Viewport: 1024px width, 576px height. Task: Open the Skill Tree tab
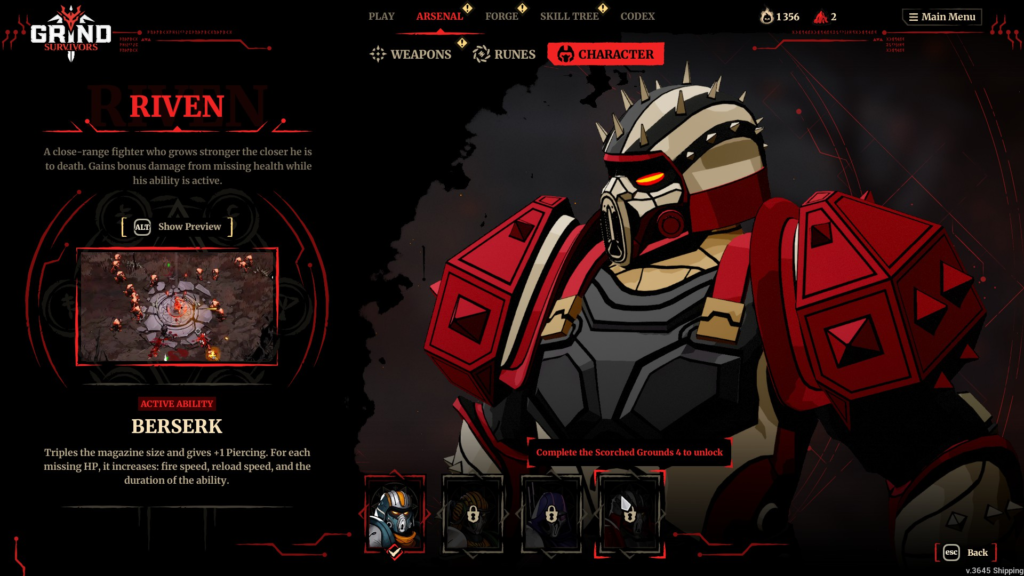pos(569,16)
